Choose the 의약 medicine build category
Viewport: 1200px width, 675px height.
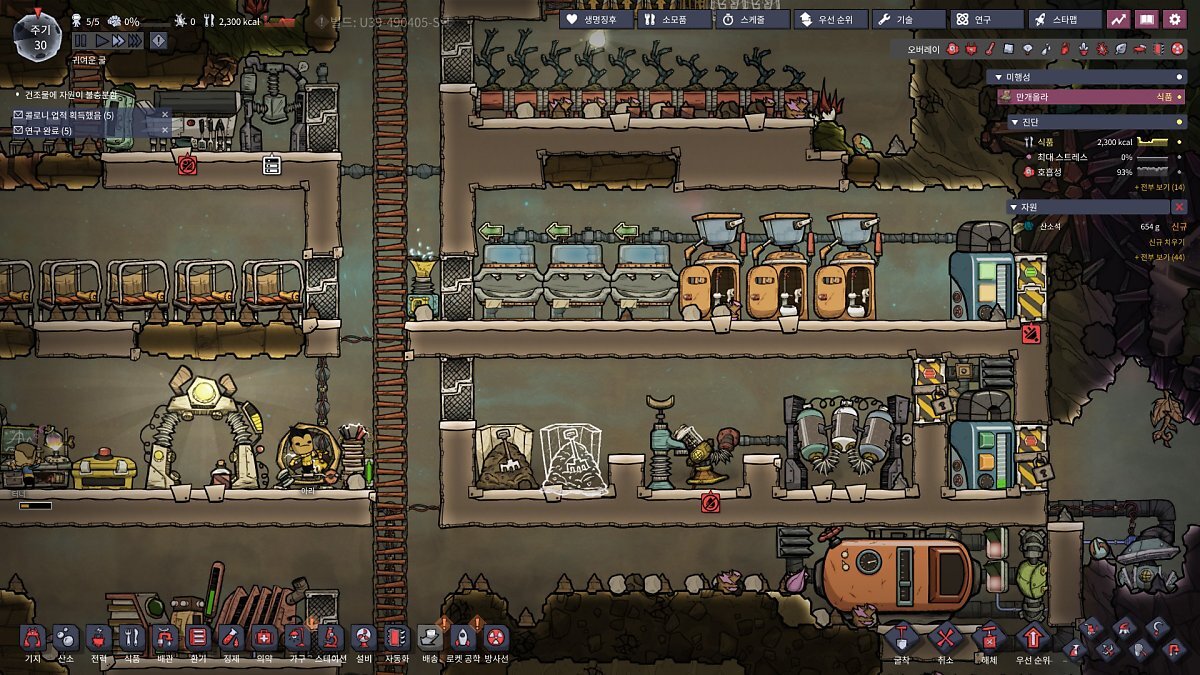pyautogui.click(x=264, y=637)
